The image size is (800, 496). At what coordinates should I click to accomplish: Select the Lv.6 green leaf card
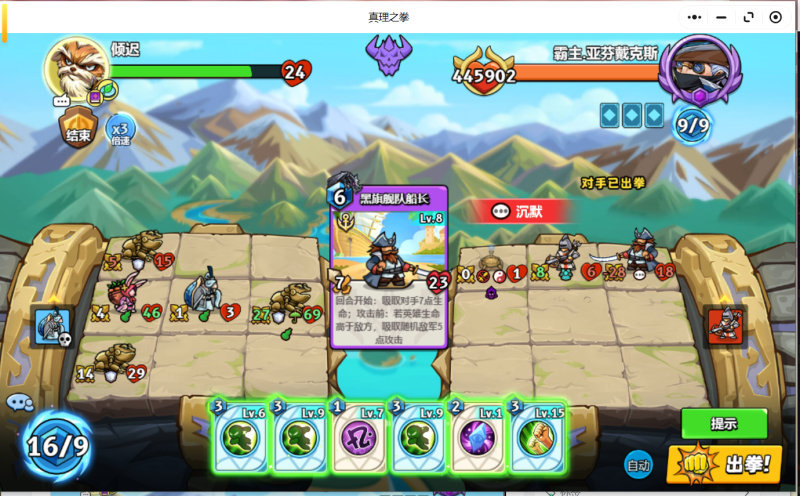240,437
